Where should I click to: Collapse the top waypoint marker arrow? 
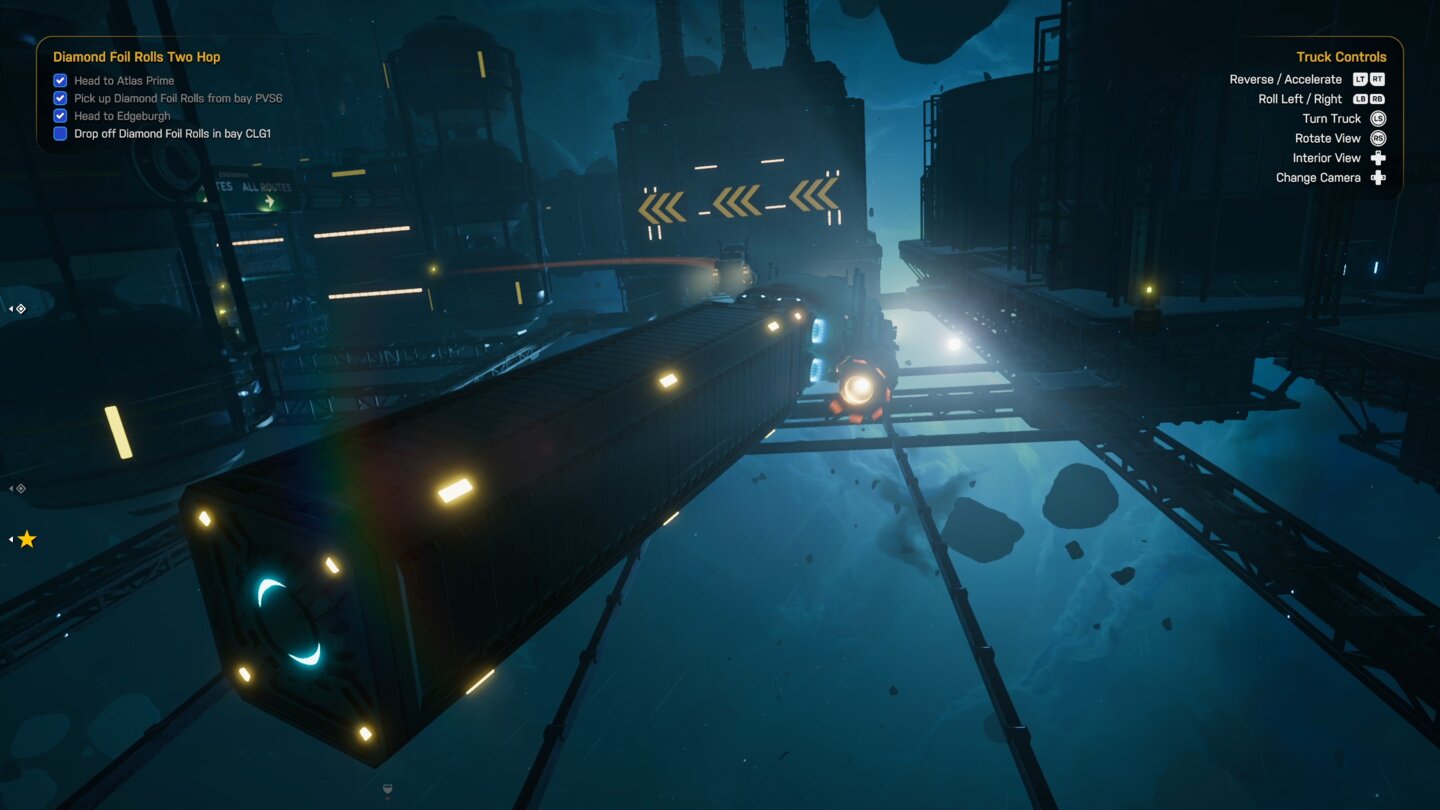point(10,308)
